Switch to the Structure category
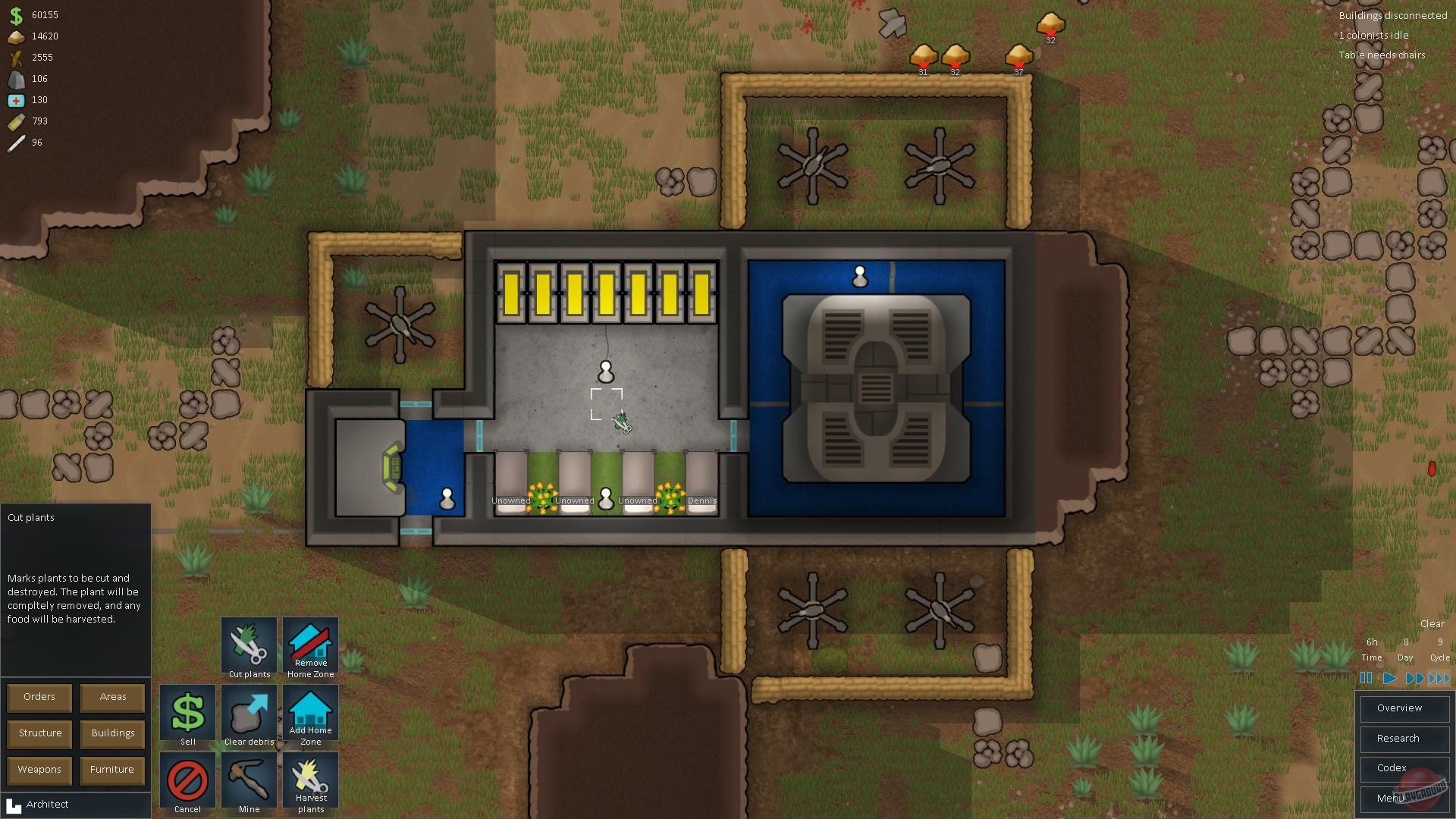Screen dimensions: 1456x819 (39, 733)
